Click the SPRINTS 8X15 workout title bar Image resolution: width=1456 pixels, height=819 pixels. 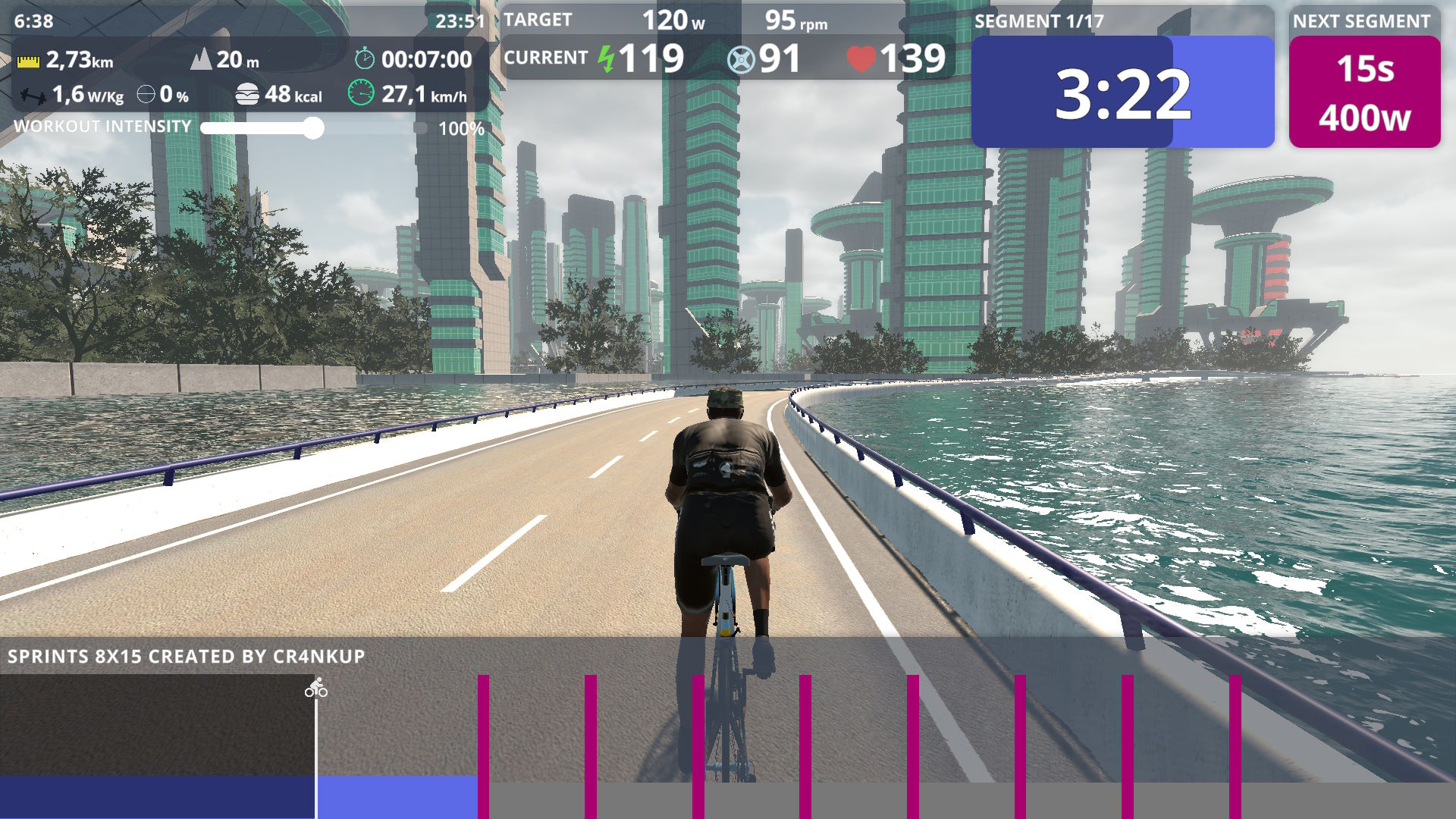[x=186, y=657]
